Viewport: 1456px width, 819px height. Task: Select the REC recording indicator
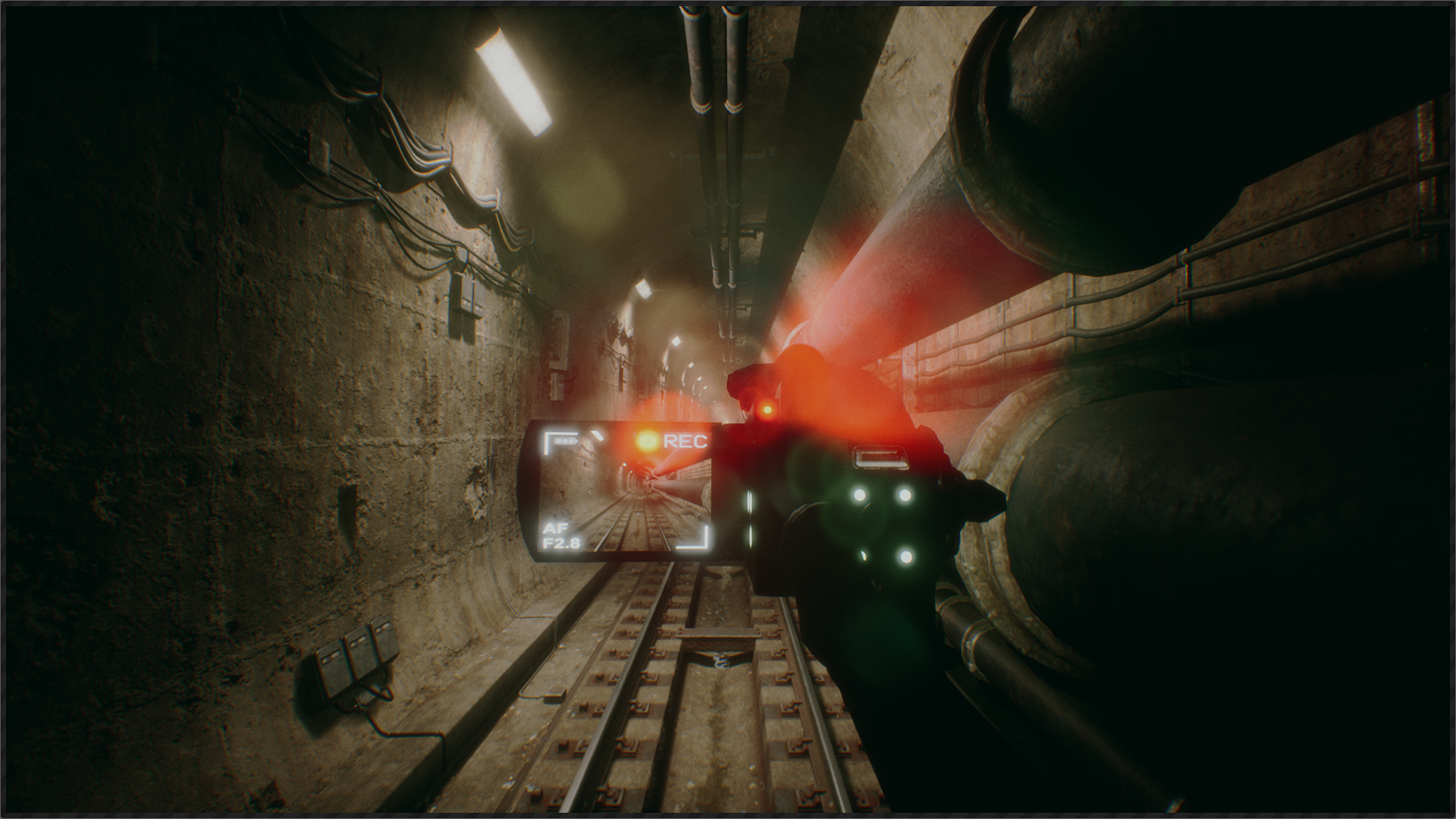click(686, 441)
